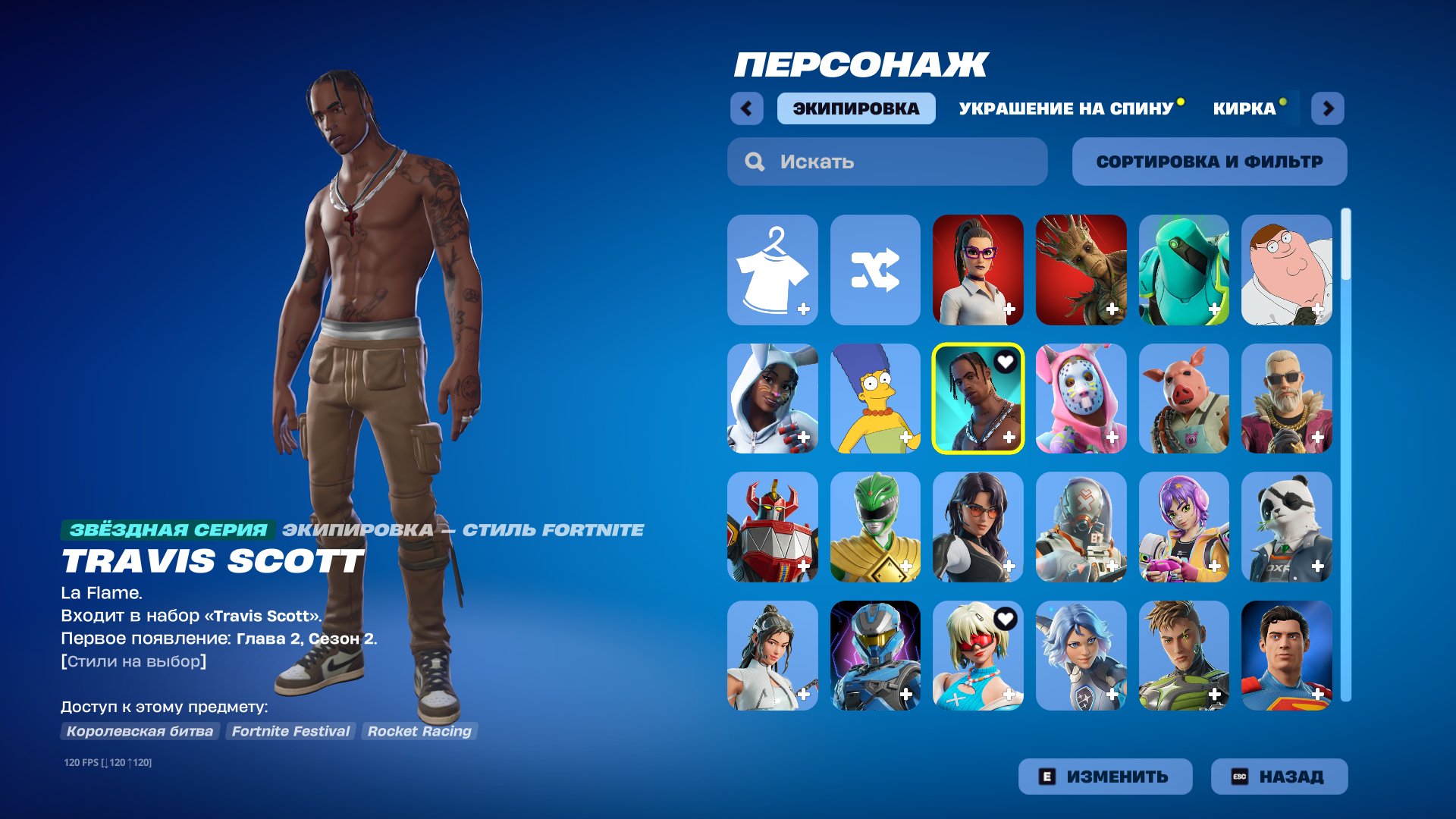The width and height of the screenshot is (1456, 819).
Task: Unfavorite the blonde sunglasses skin
Action: coord(1006,620)
